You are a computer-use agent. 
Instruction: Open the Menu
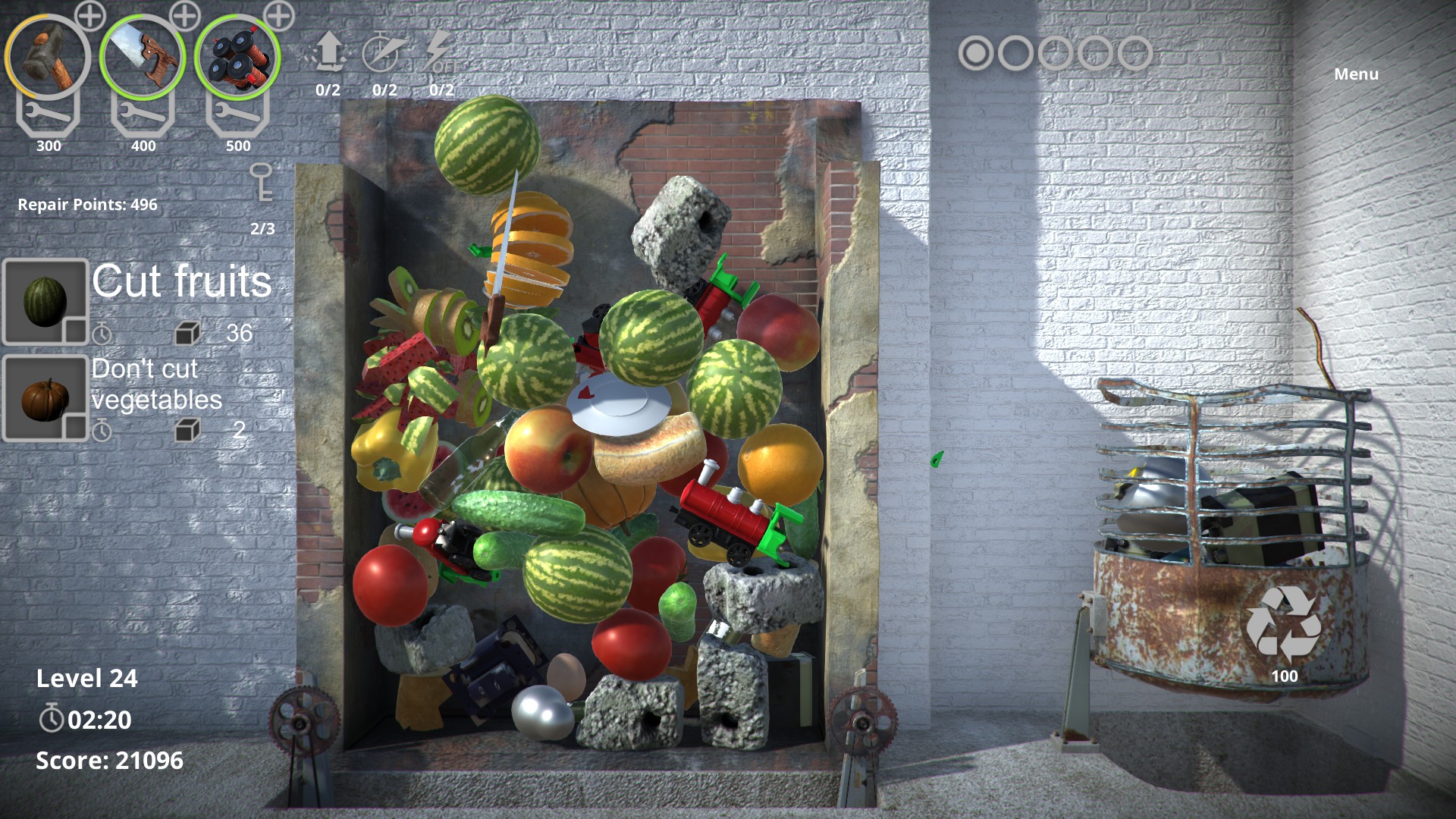(x=1355, y=74)
